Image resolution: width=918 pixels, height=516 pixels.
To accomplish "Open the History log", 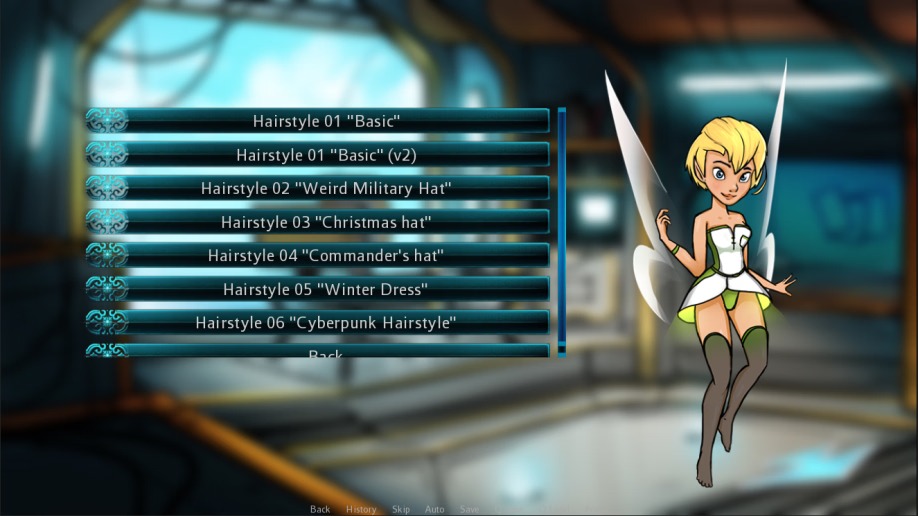I will (361, 509).
